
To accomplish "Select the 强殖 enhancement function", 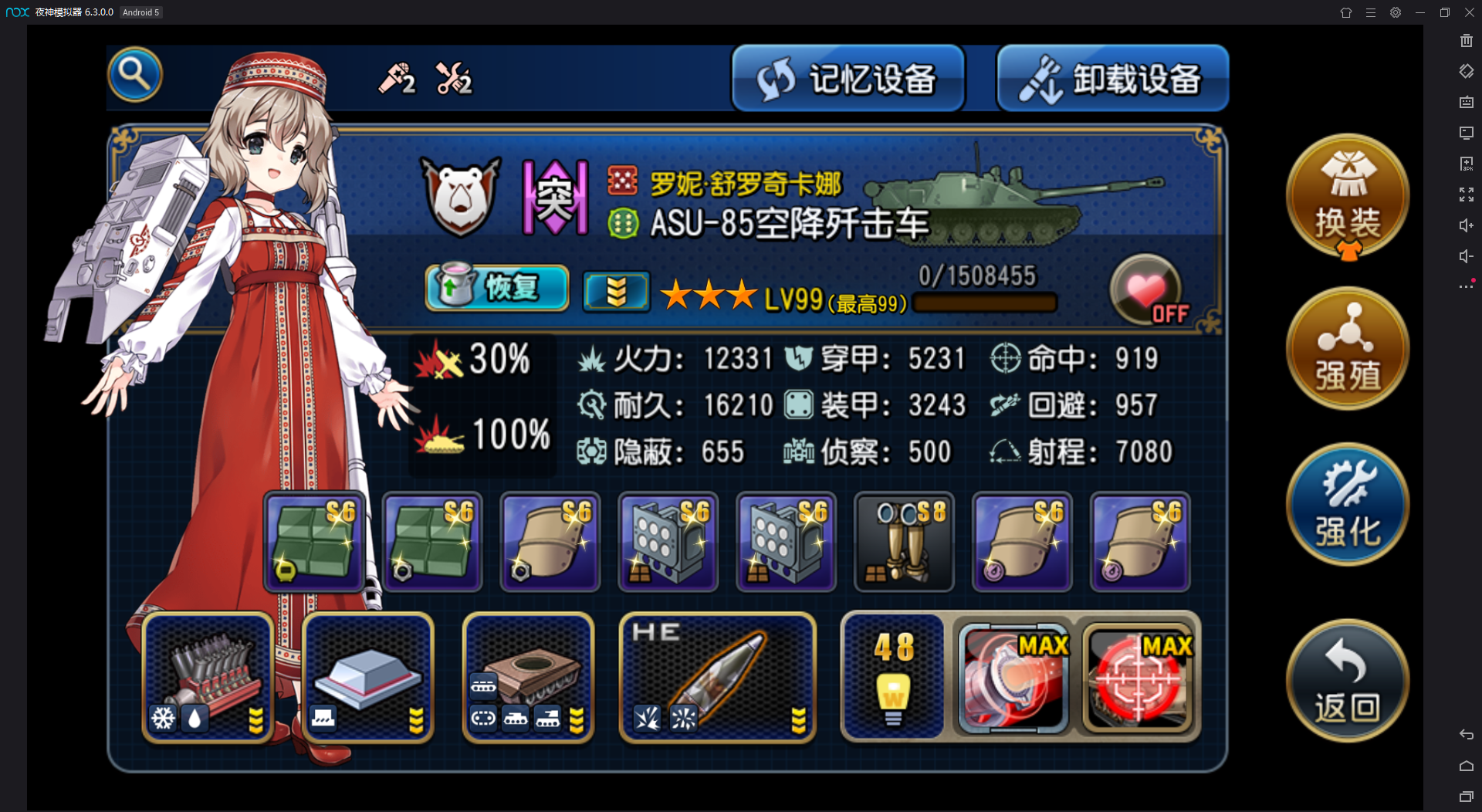I will (1347, 349).
